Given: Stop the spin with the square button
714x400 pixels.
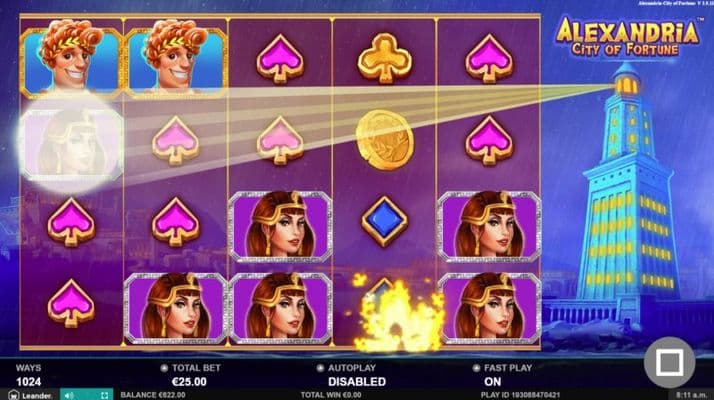Looking at the screenshot, I should click(669, 362).
